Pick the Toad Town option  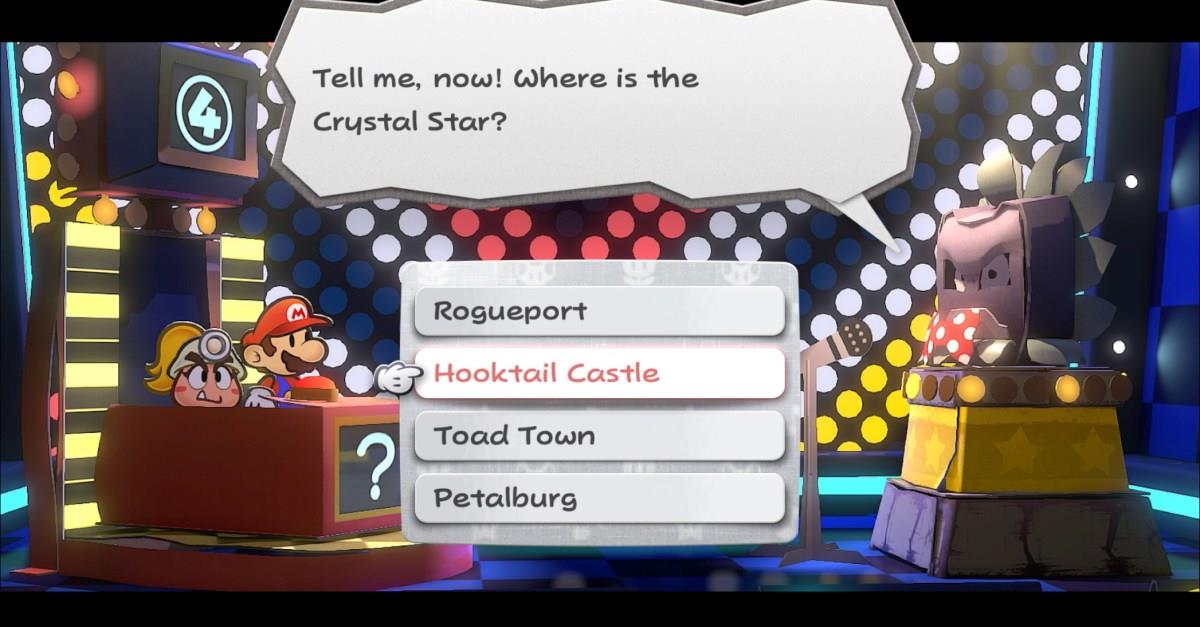point(598,436)
